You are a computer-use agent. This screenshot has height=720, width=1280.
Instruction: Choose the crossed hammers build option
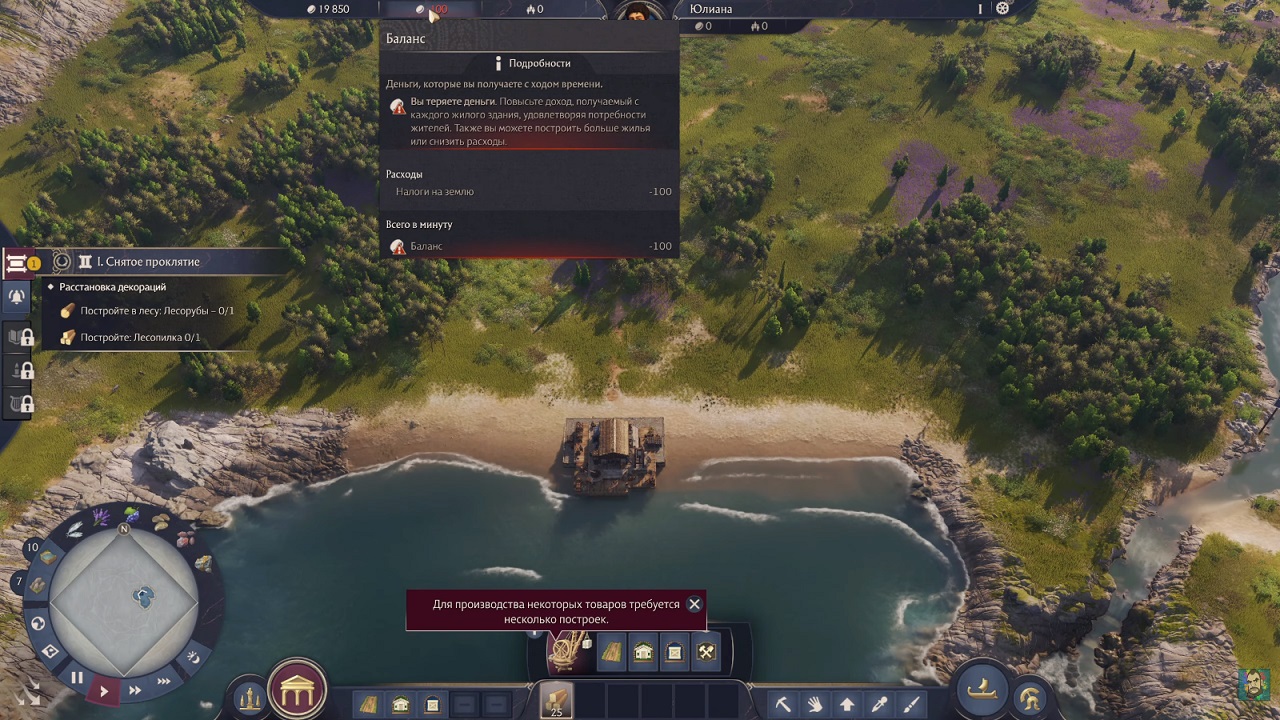(x=706, y=653)
